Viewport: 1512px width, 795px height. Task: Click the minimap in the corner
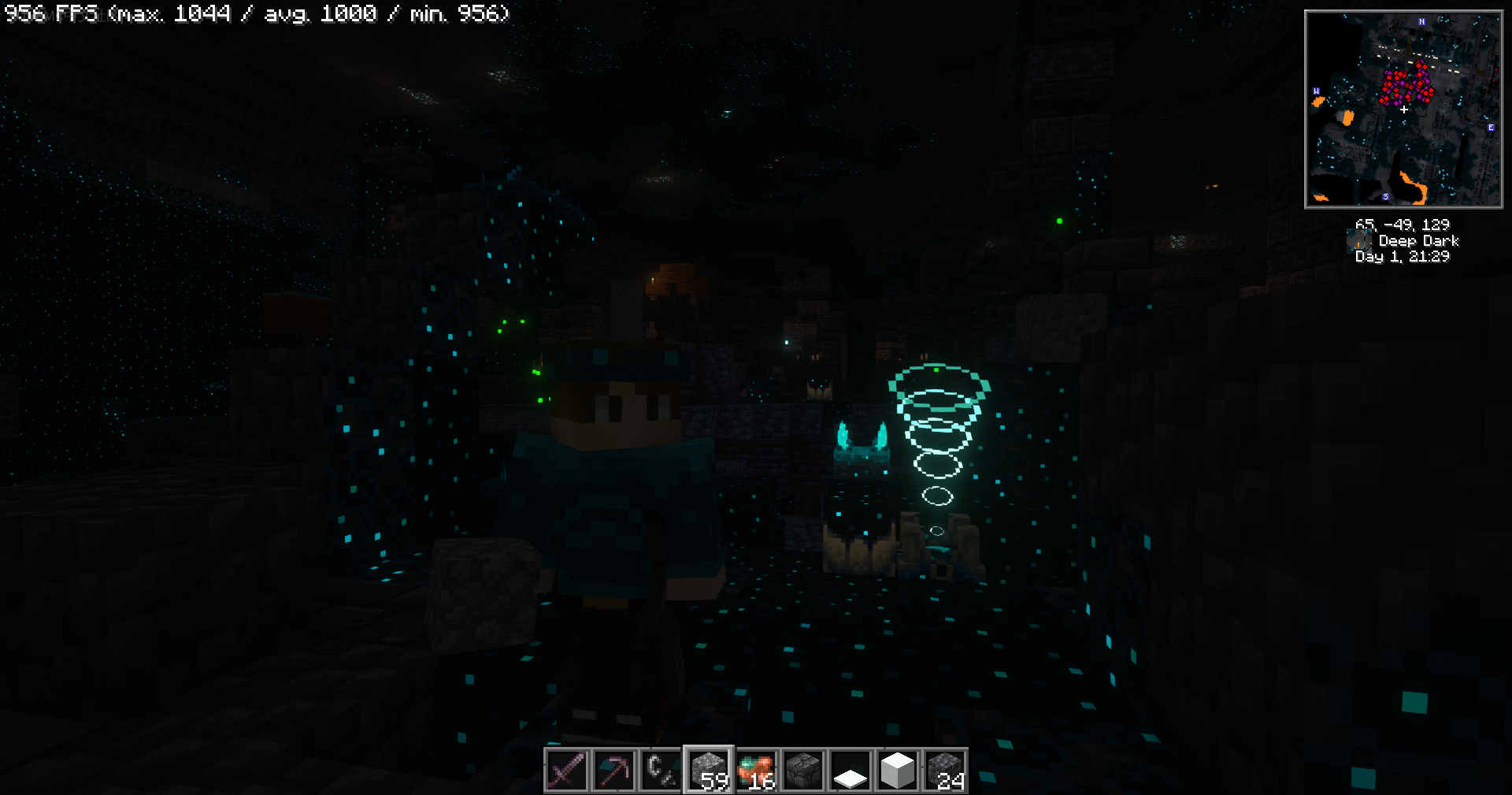pos(1403,109)
